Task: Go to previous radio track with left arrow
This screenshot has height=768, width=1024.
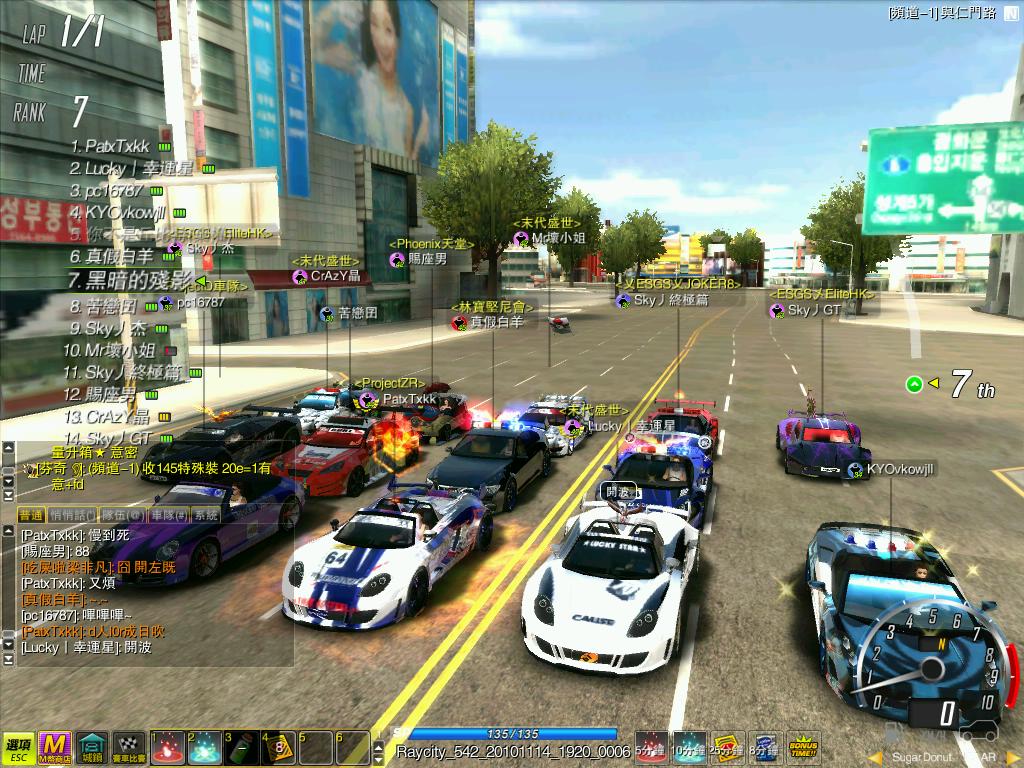Action: (875, 757)
